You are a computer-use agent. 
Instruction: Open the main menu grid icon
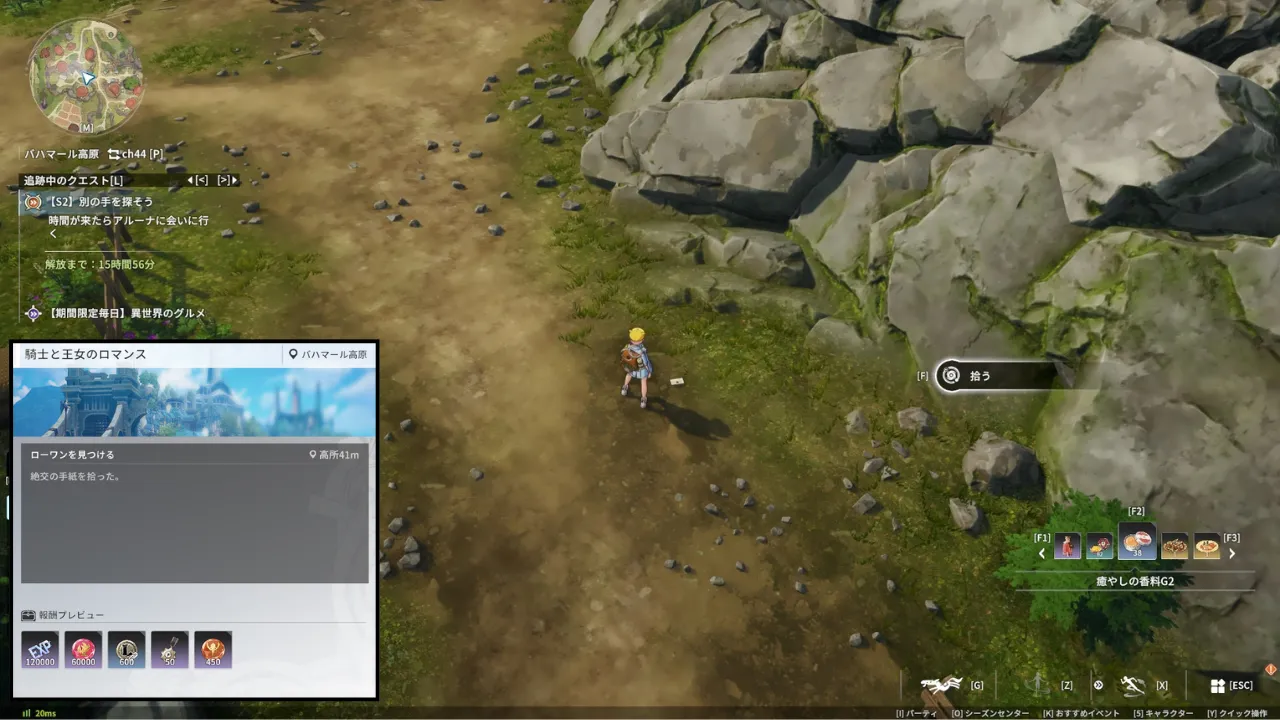point(1217,686)
